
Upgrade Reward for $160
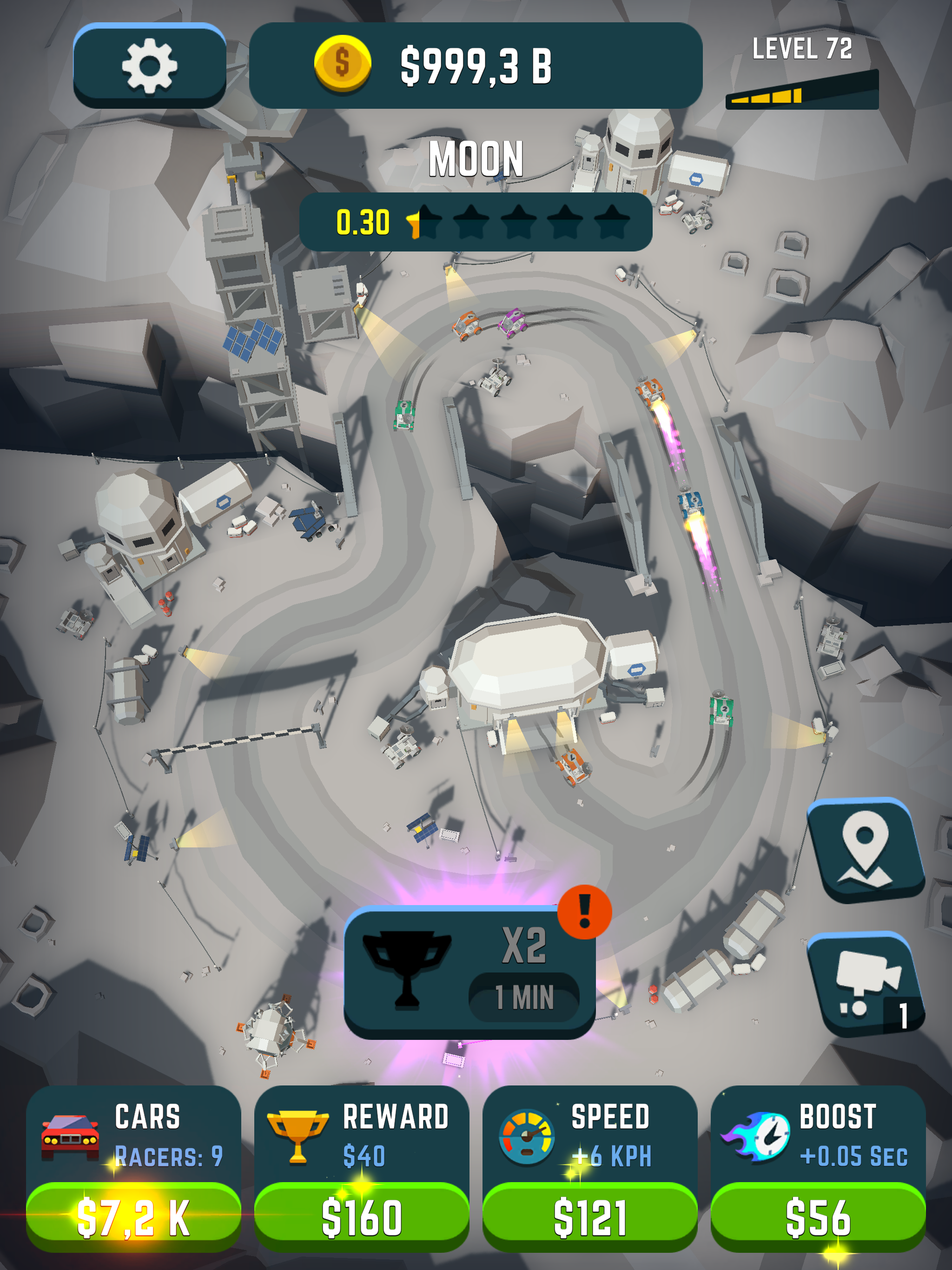(361, 1216)
